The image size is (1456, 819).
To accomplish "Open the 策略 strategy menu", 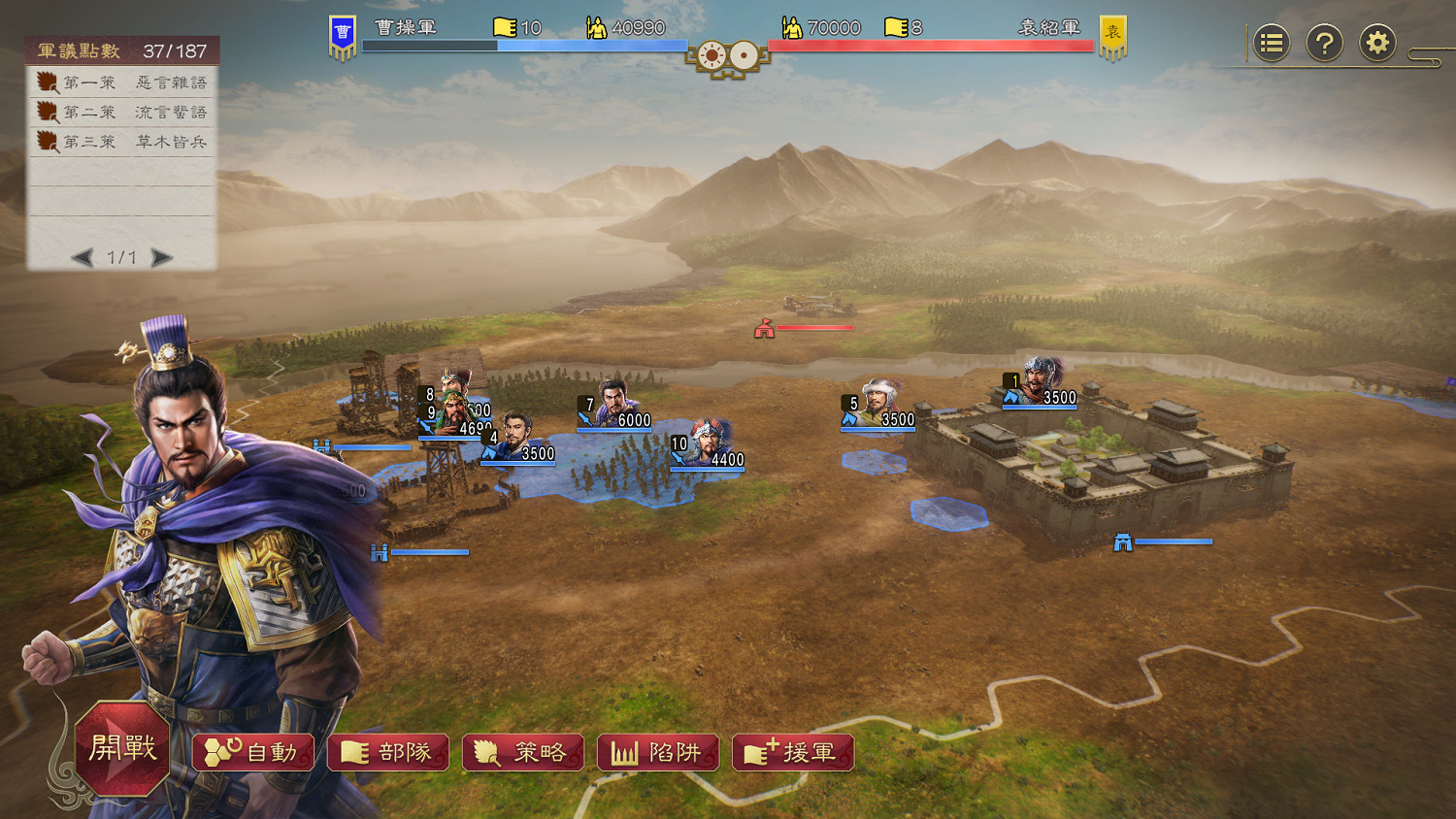I will [x=523, y=753].
